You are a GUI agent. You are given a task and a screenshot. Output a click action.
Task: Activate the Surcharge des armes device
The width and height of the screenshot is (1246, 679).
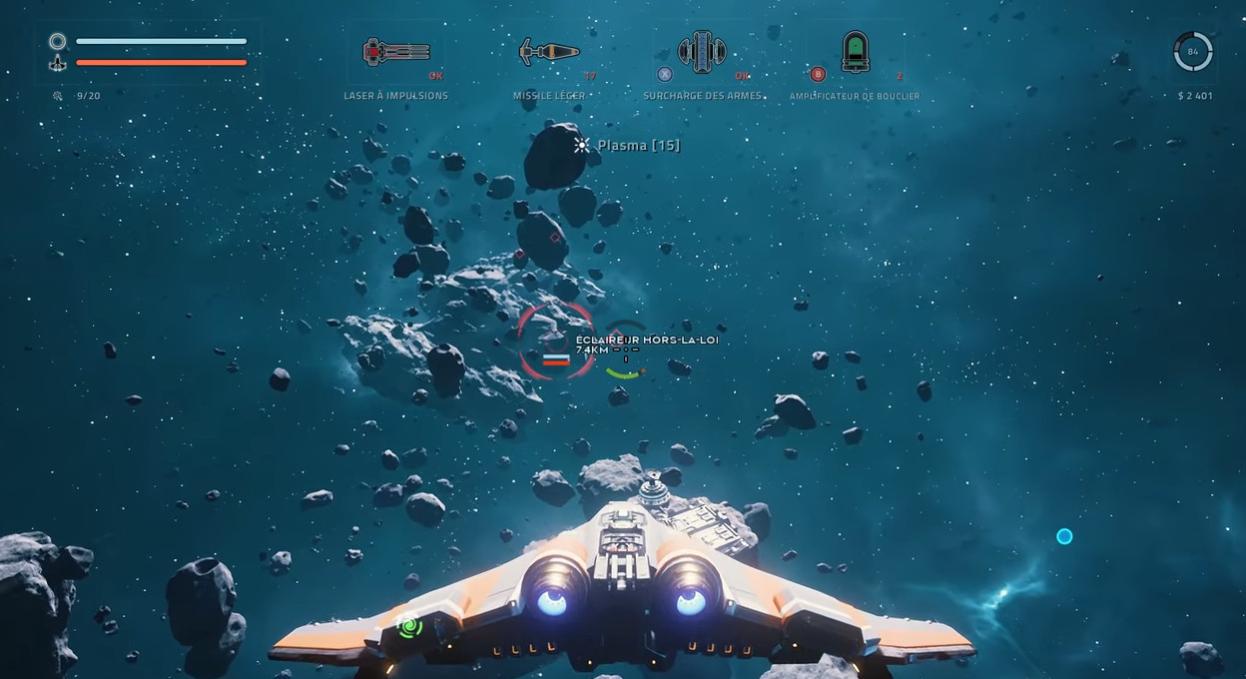702,52
